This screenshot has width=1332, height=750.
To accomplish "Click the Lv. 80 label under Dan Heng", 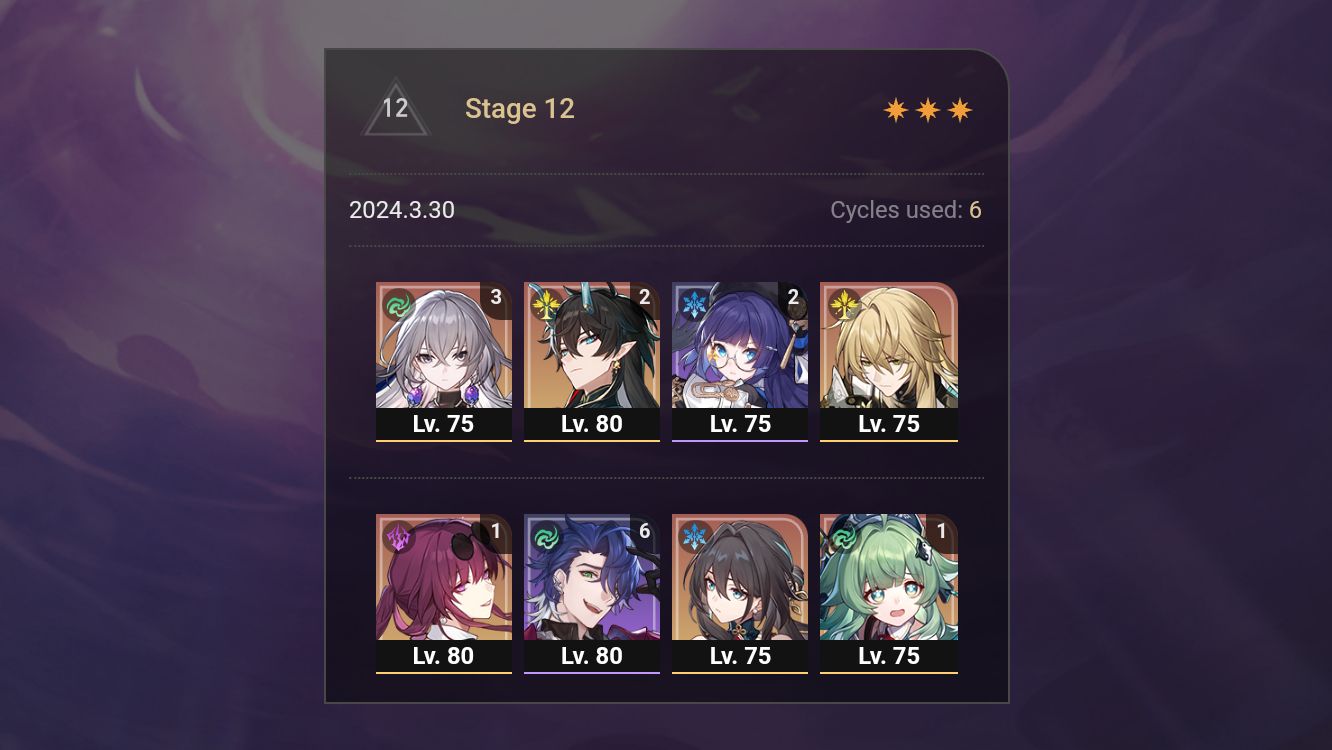I will click(592, 424).
